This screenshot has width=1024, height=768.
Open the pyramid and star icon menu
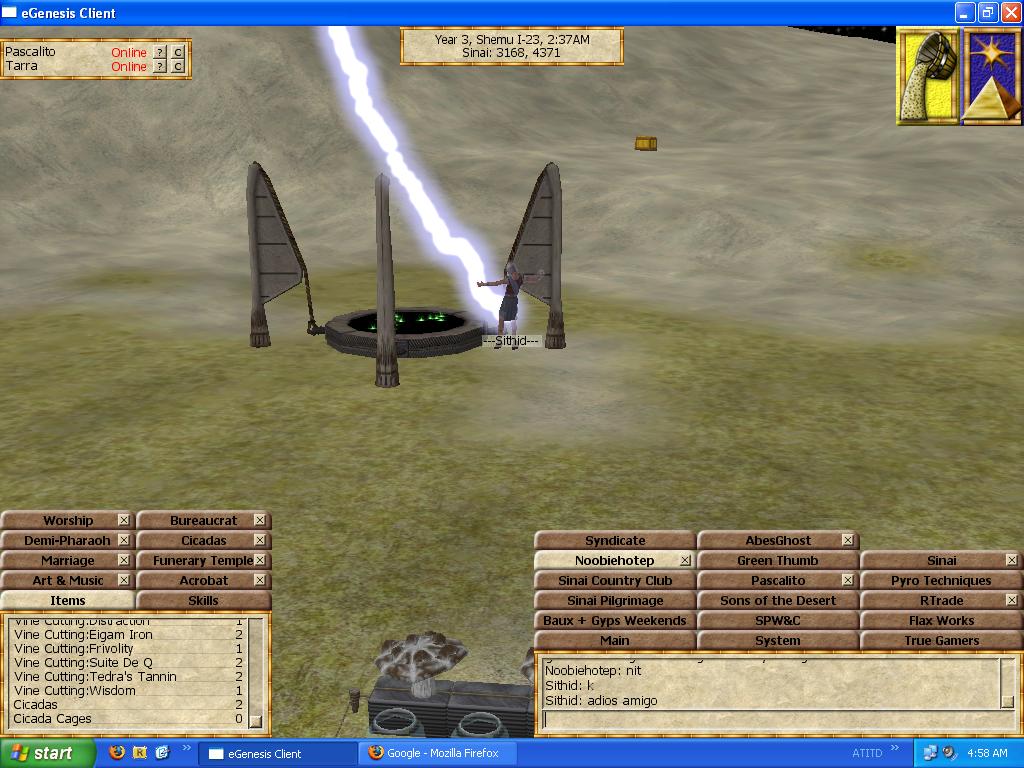tap(990, 76)
